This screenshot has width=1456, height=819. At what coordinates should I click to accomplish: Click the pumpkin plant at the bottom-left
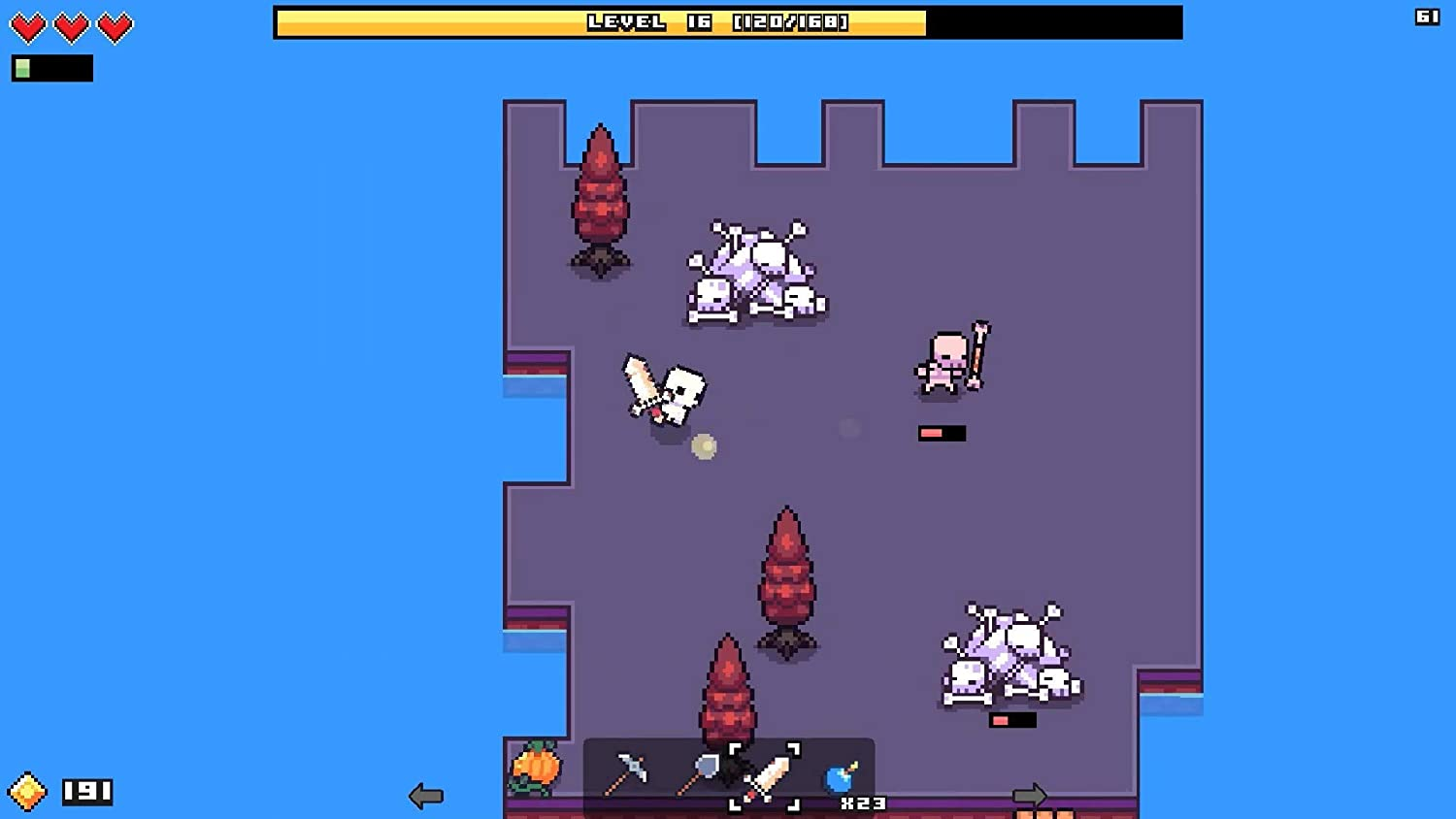click(x=536, y=770)
